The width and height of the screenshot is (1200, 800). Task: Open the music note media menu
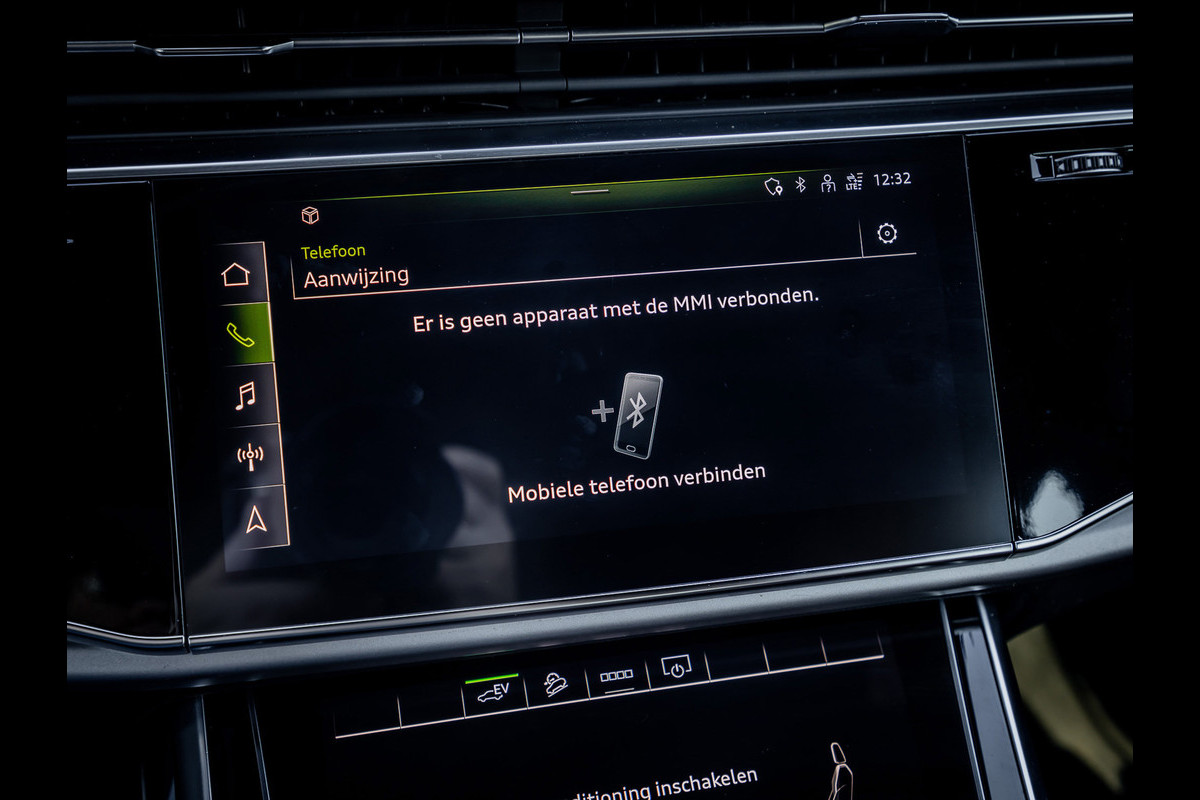tap(246, 396)
